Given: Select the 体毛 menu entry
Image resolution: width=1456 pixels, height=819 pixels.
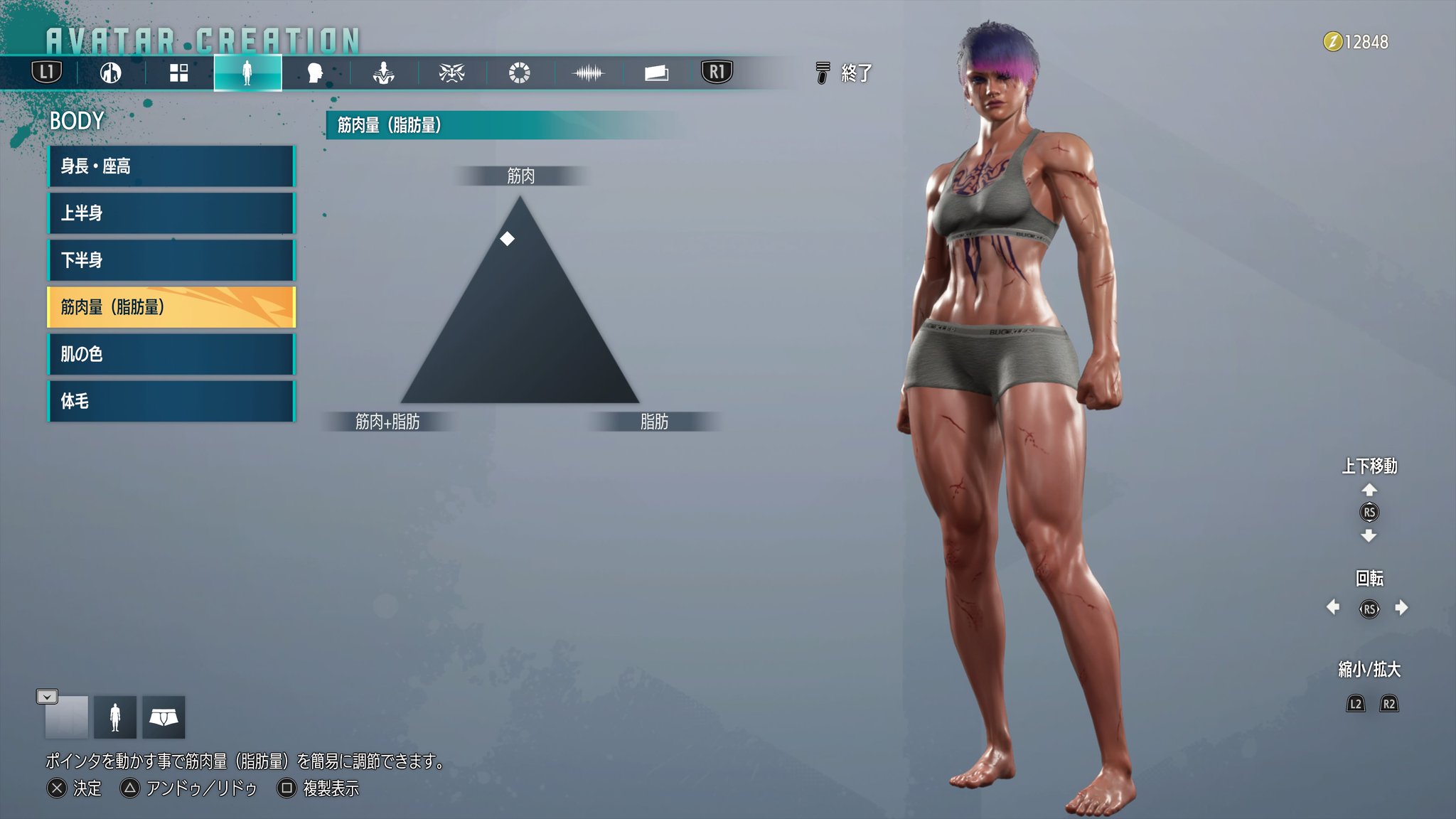Looking at the screenshot, I should point(171,401).
